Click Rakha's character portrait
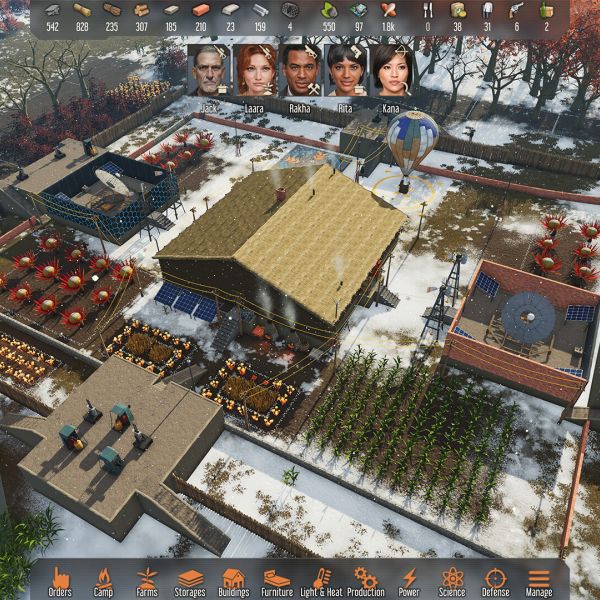Image resolution: width=600 pixels, height=600 pixels. [299, 69]
